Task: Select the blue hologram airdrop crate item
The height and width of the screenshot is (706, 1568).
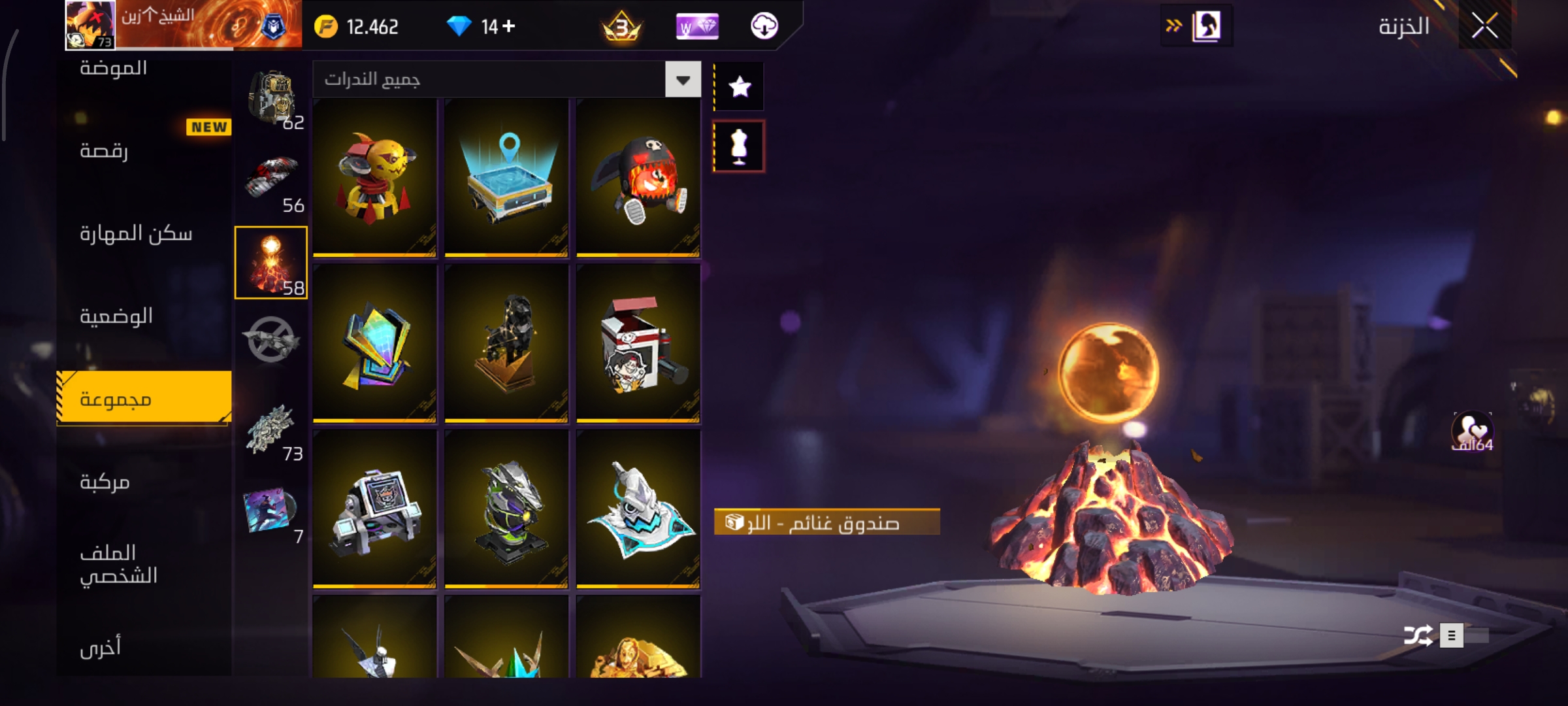Action: [506, 178]
